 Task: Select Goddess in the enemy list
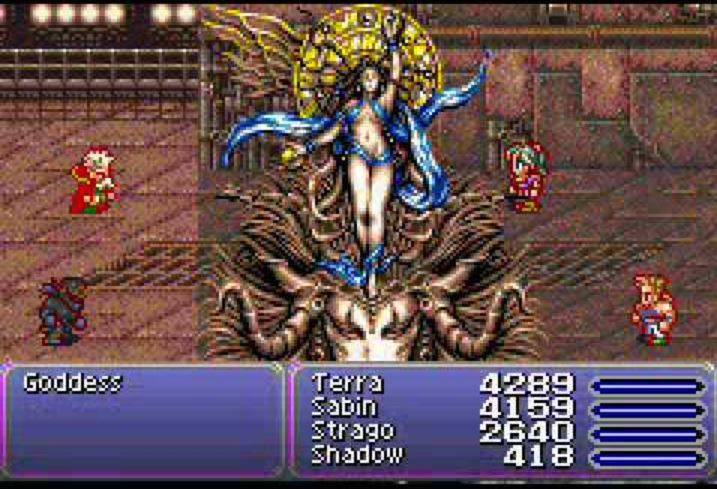point(72,383)
